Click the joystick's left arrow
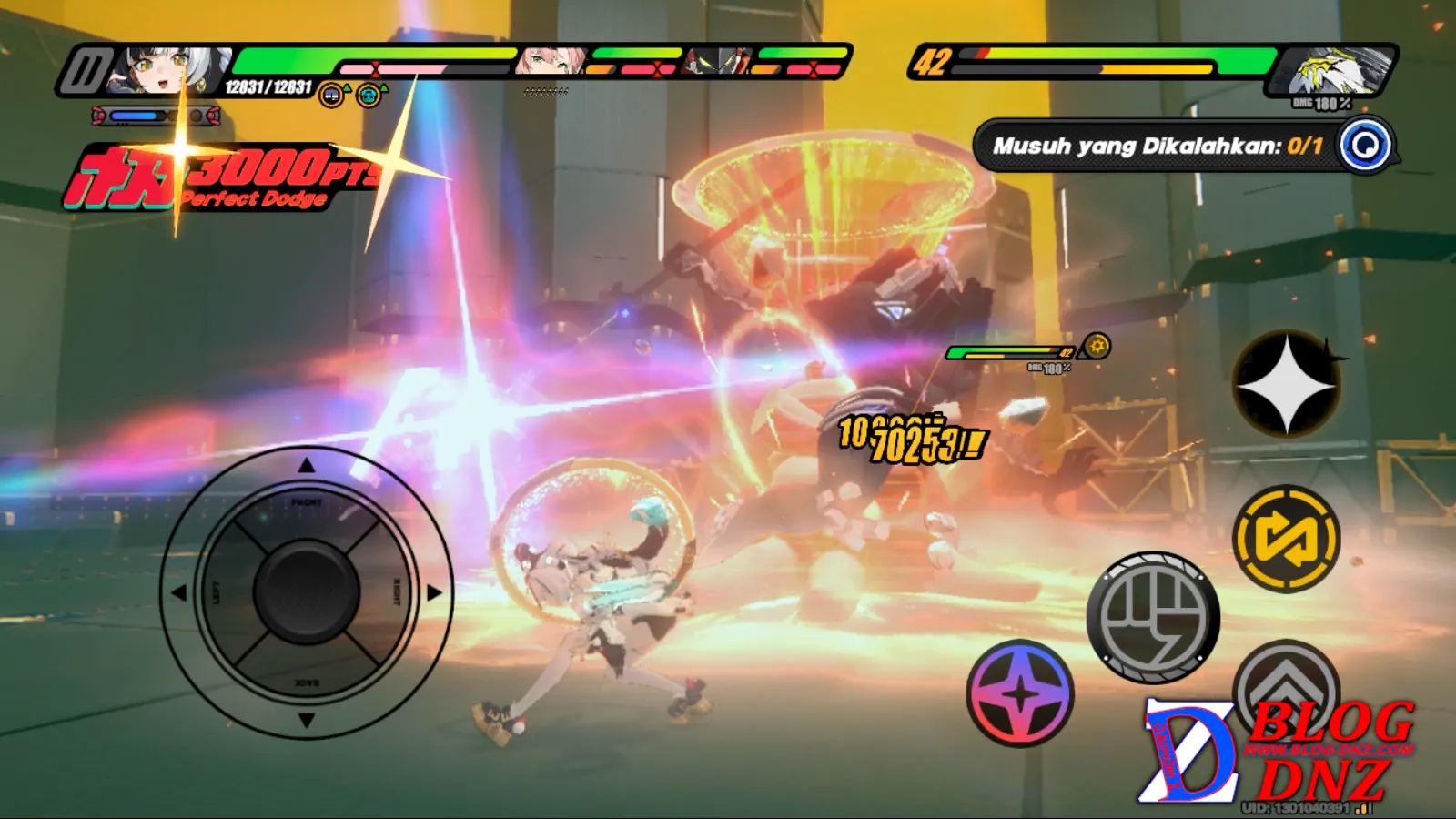This screenshot has width=1456, height=819. click(178, 592)
